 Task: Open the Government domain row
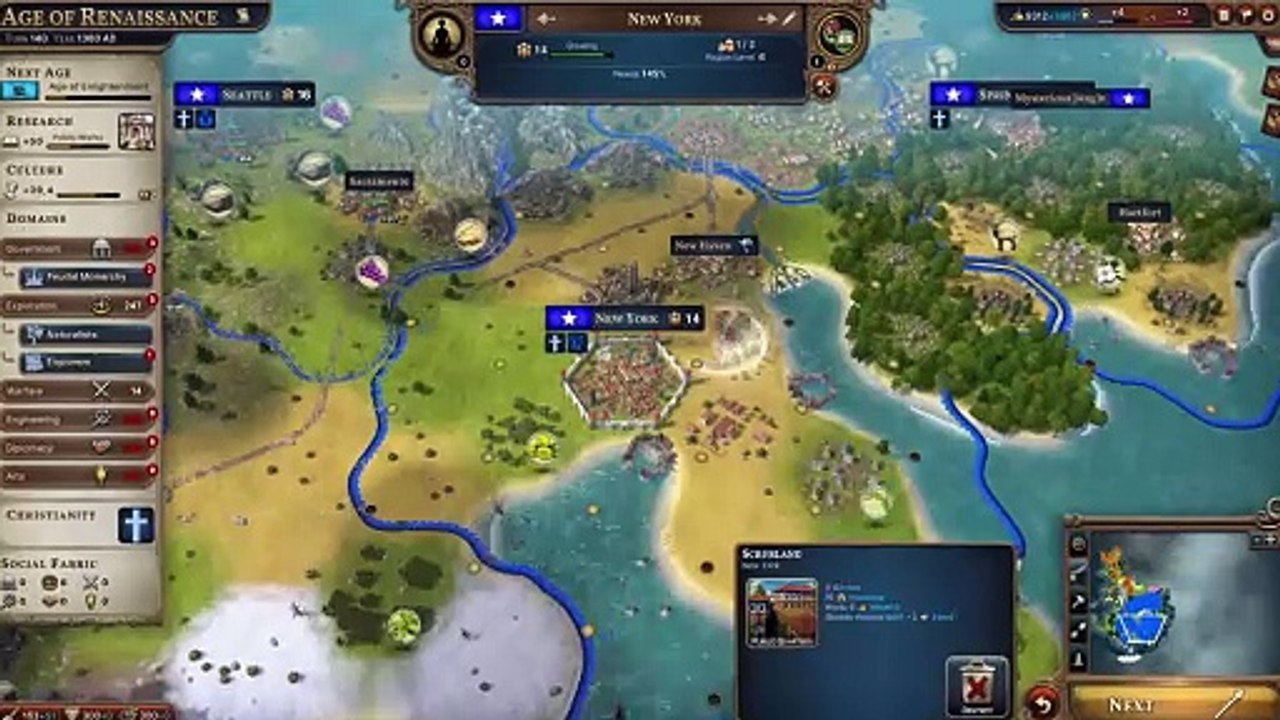(x=78, y=248)
